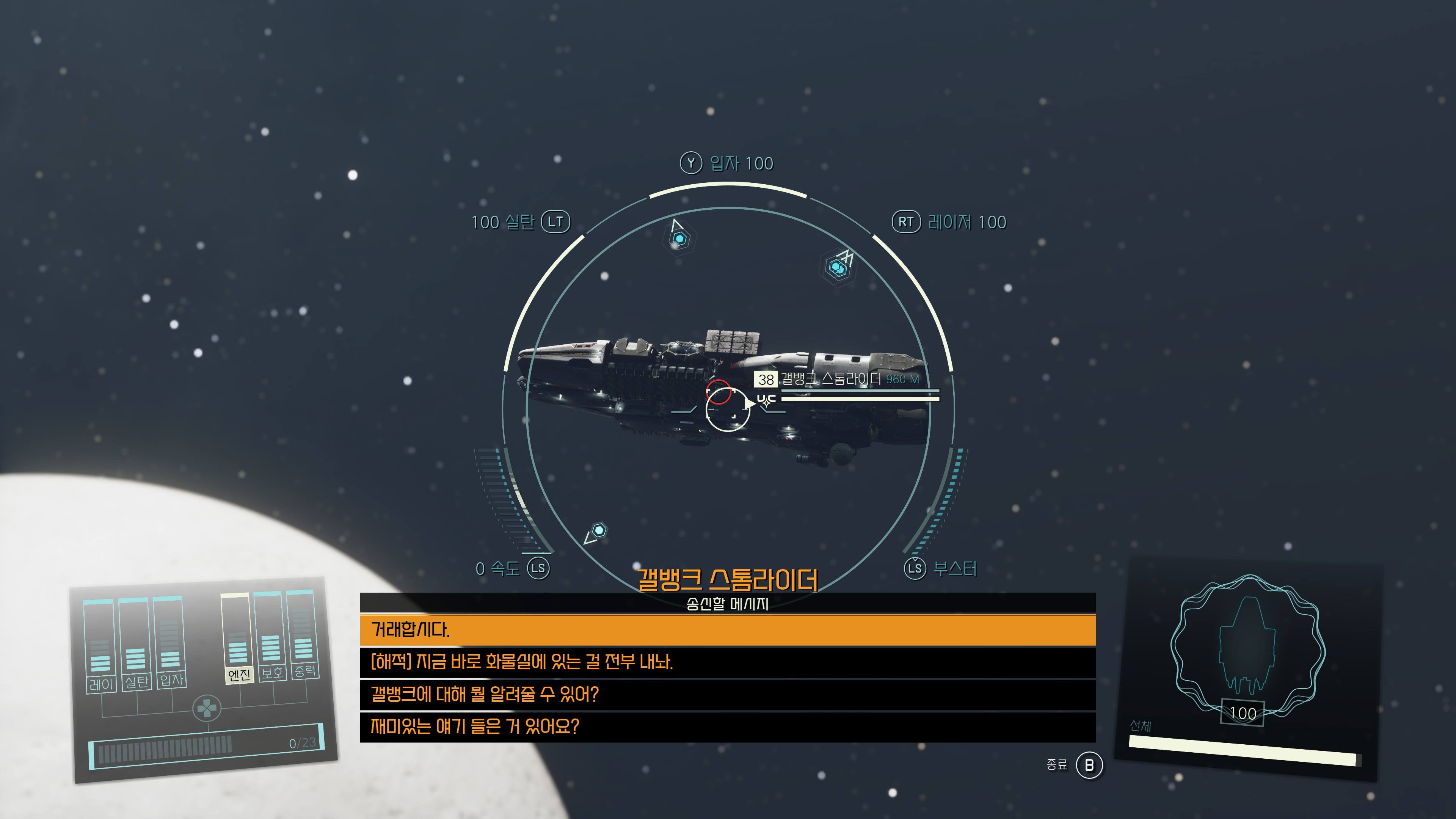
Task: Pick the '재미있는 얘기 들은 거 있어요?' reply
Action: tap(728, 726)
